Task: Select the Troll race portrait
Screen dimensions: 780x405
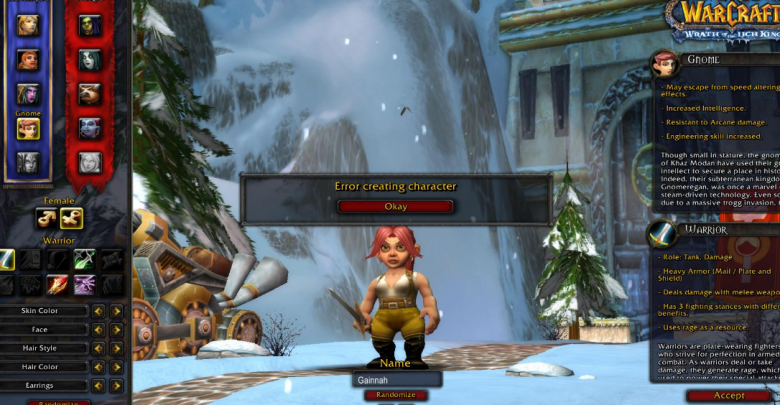Action: click(x=91, y=128)
